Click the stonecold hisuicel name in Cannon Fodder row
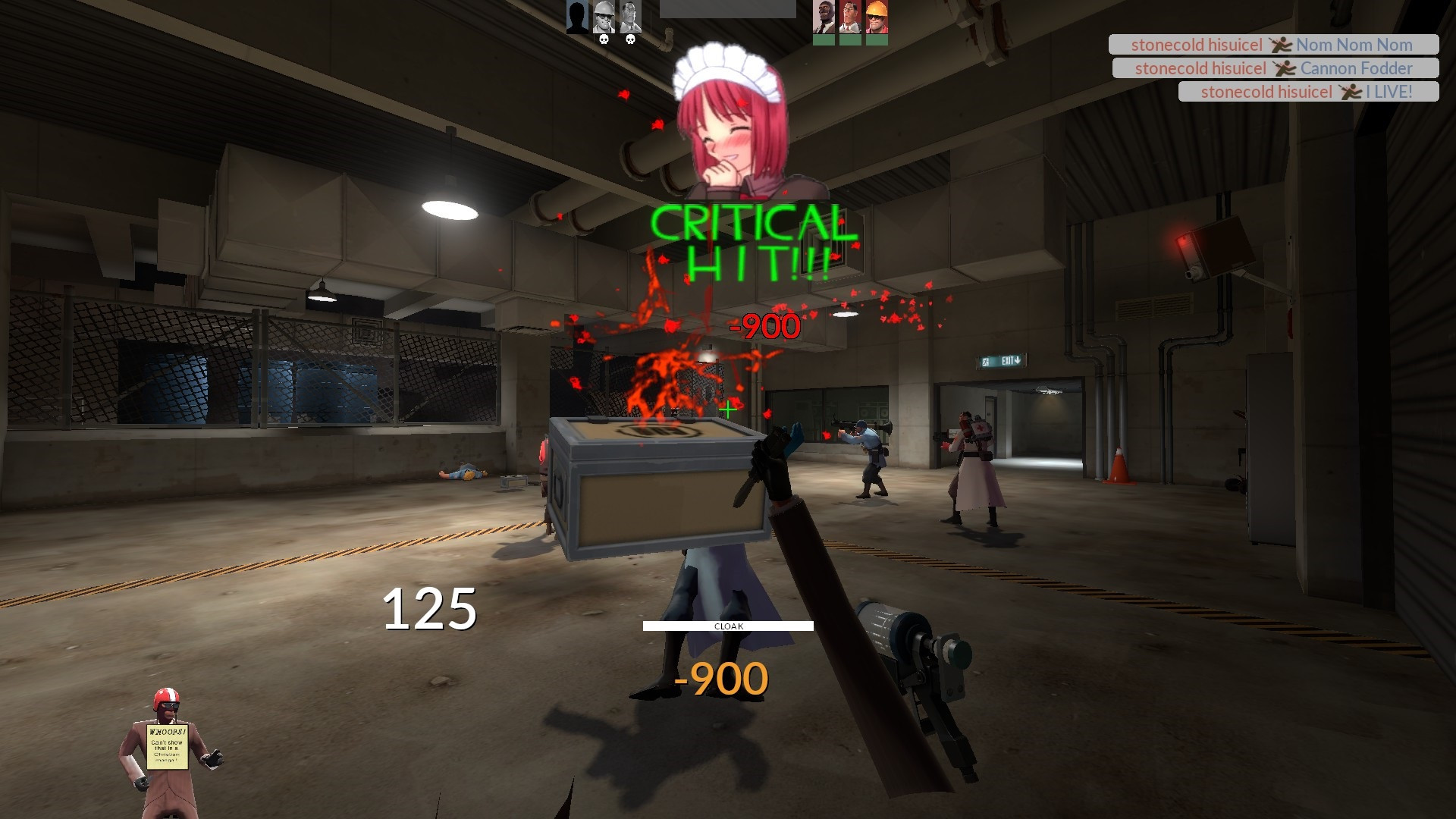This screenshot has height=819, width=1456. click(x=1202, y=68)
